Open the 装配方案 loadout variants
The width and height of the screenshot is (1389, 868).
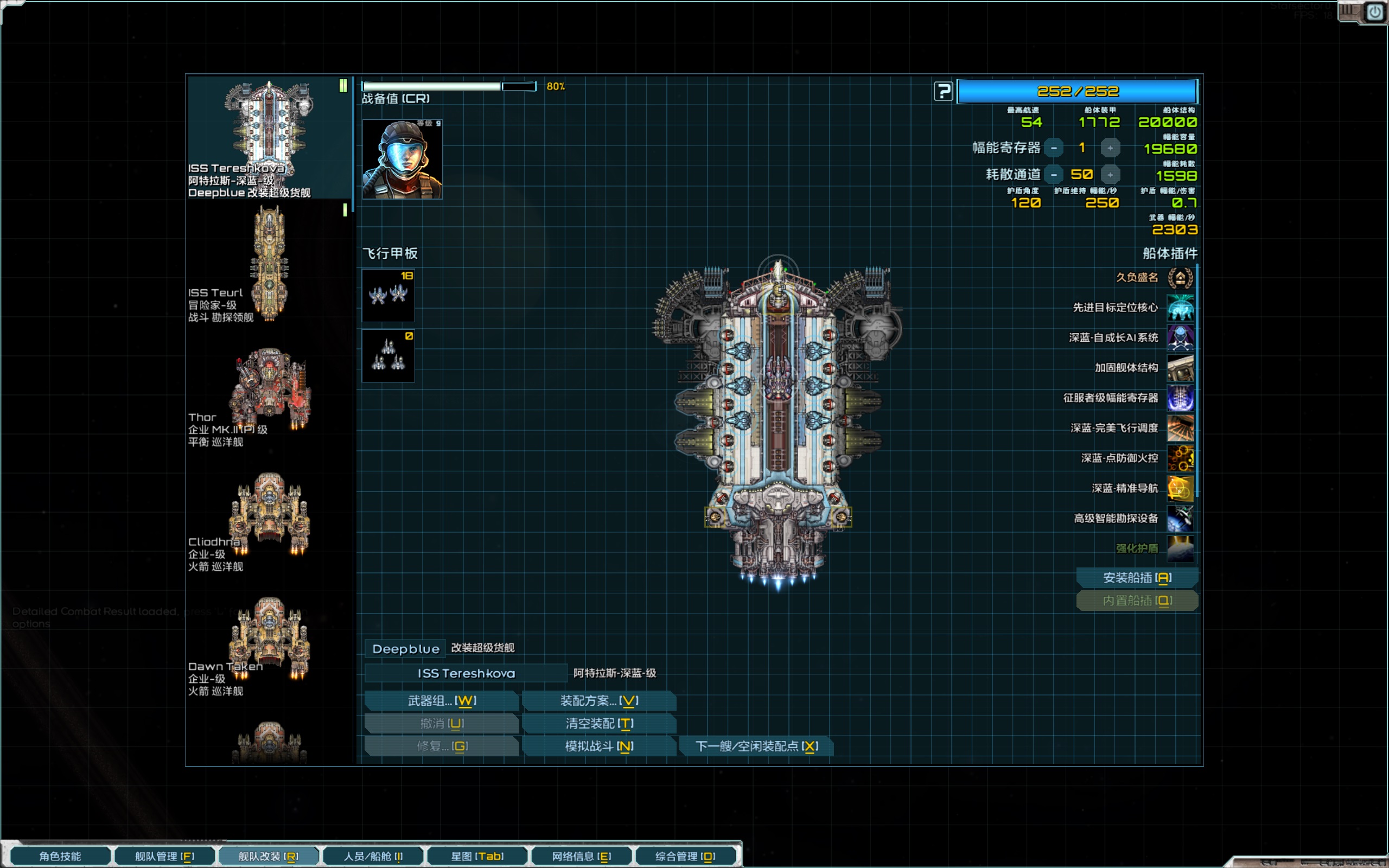598,700
